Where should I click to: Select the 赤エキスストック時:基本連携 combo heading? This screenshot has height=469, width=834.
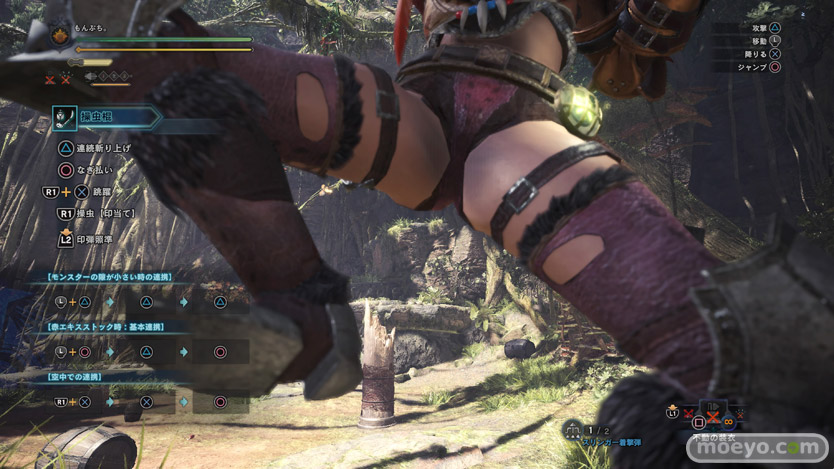coord(106,327)
